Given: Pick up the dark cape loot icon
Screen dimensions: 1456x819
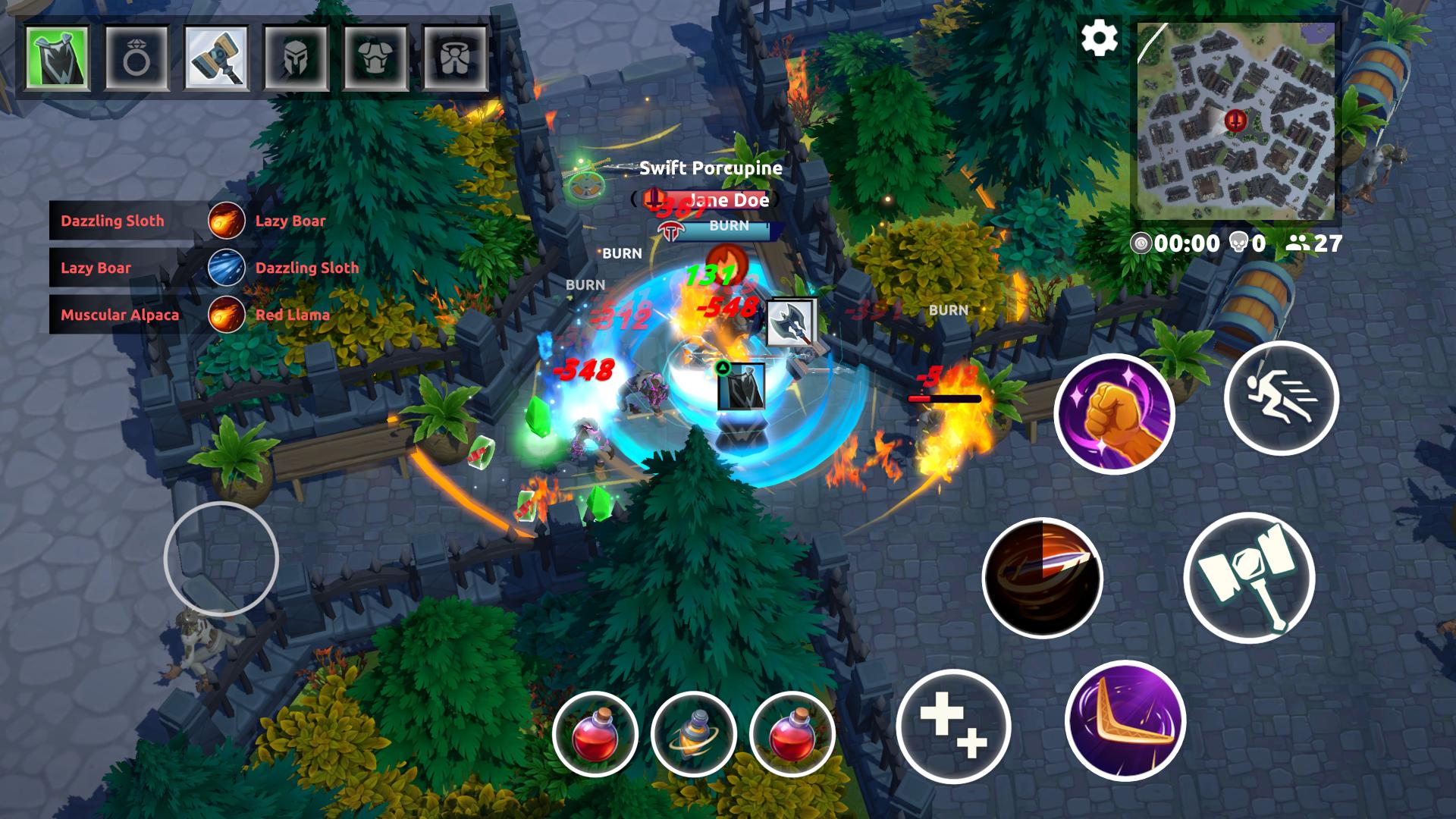Looking at the screenshot, I should pos(741,388).
